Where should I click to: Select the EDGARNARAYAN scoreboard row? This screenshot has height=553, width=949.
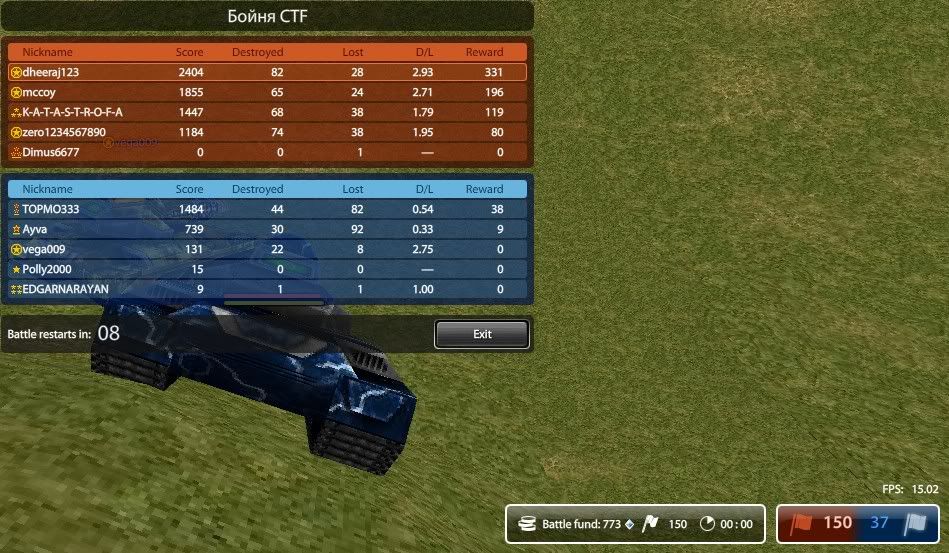point(267,289)
